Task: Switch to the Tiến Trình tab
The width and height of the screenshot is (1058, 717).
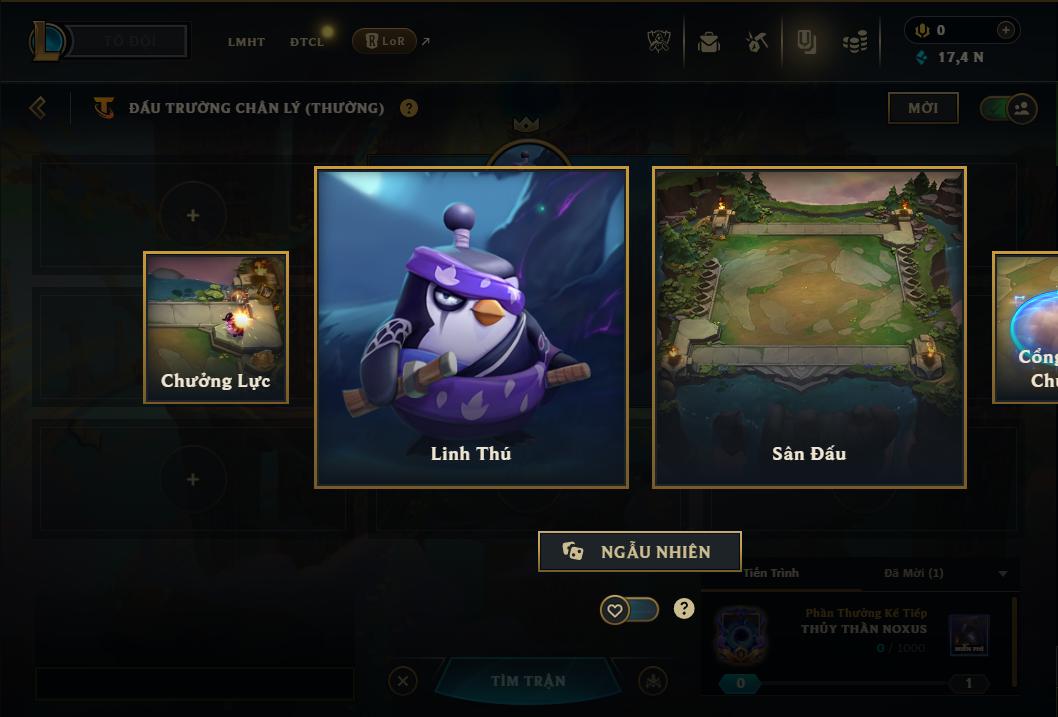Action: [771, 573]
